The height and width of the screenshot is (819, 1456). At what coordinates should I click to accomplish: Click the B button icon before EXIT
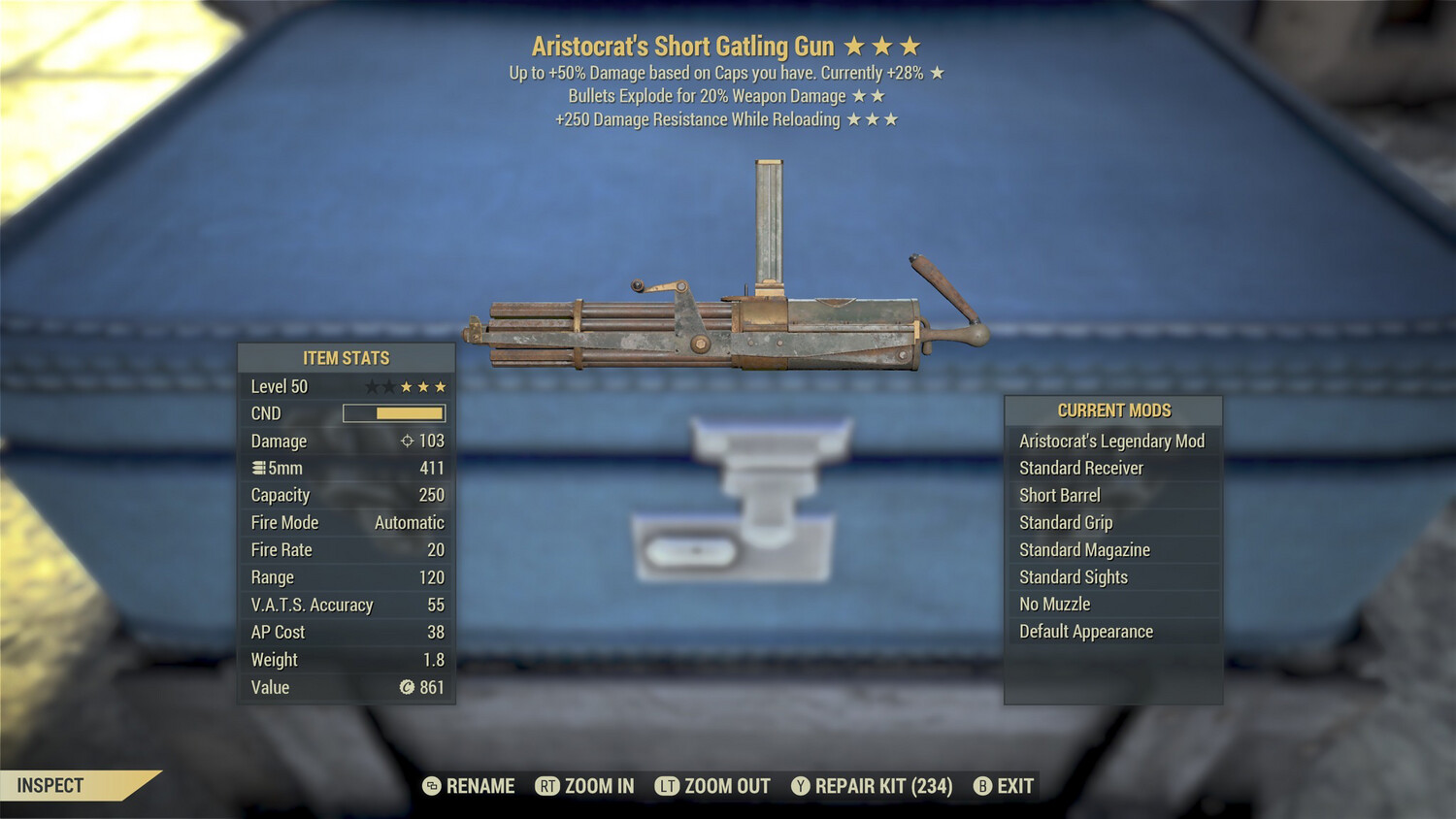(x=983, y=786)
